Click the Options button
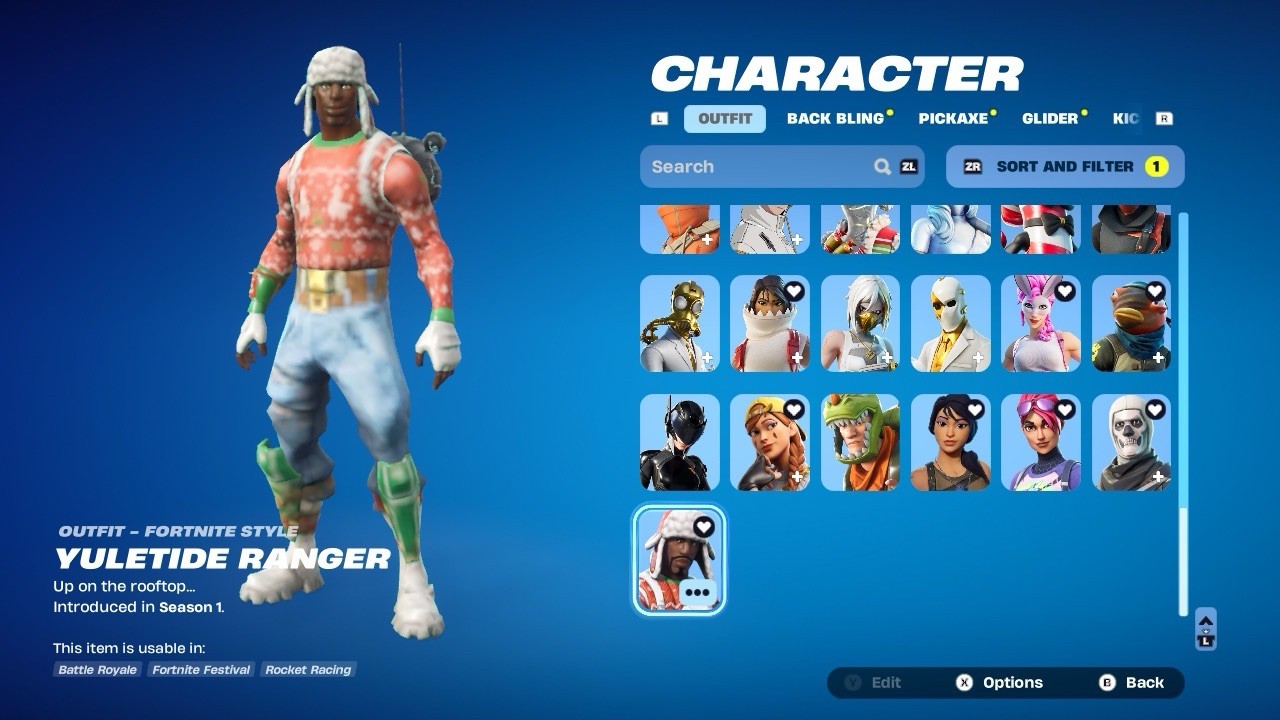Viewport: 1280px width, 720px height. coord(1000,683)
